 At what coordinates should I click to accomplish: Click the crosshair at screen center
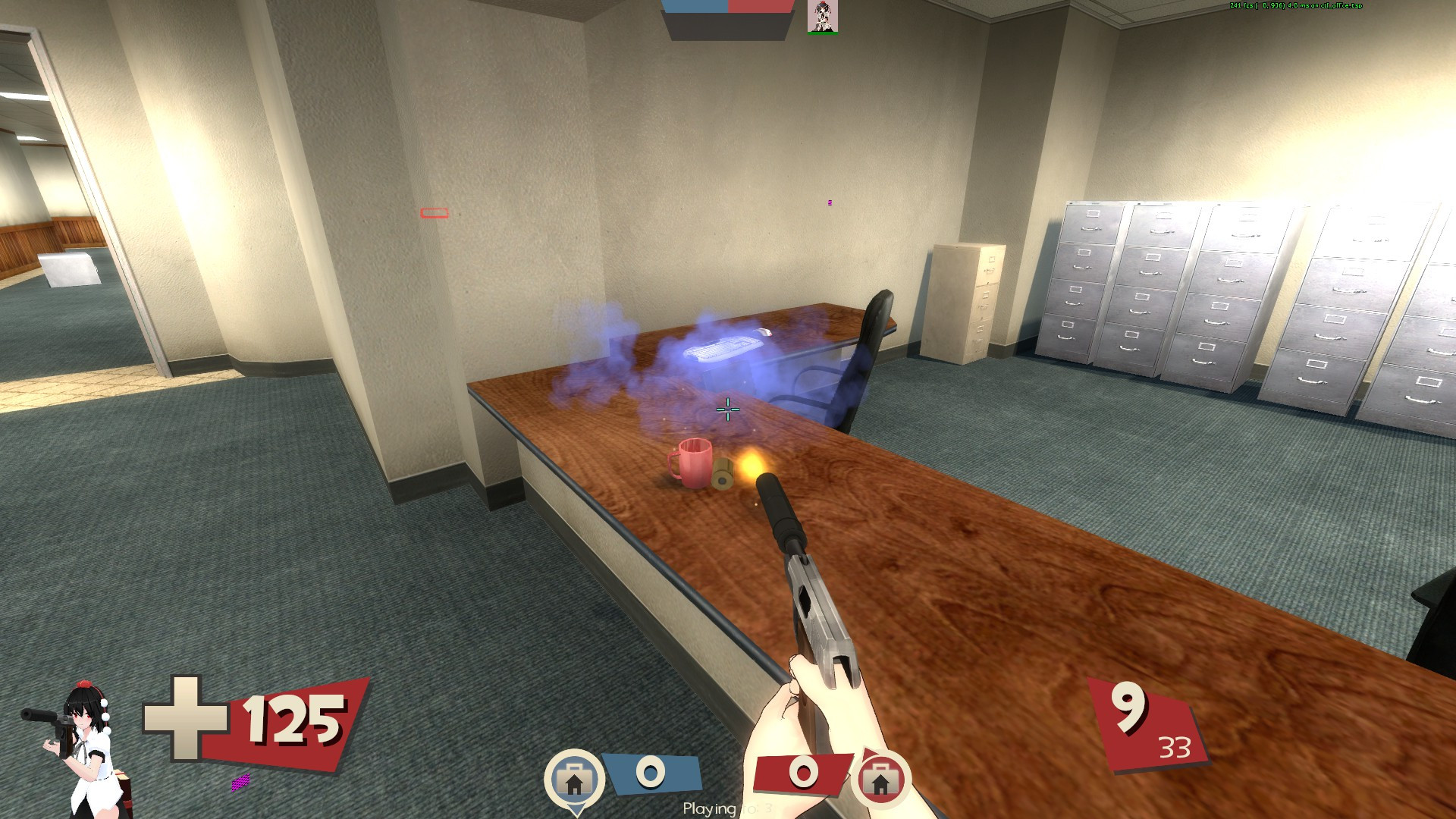[x=727, y=409]
